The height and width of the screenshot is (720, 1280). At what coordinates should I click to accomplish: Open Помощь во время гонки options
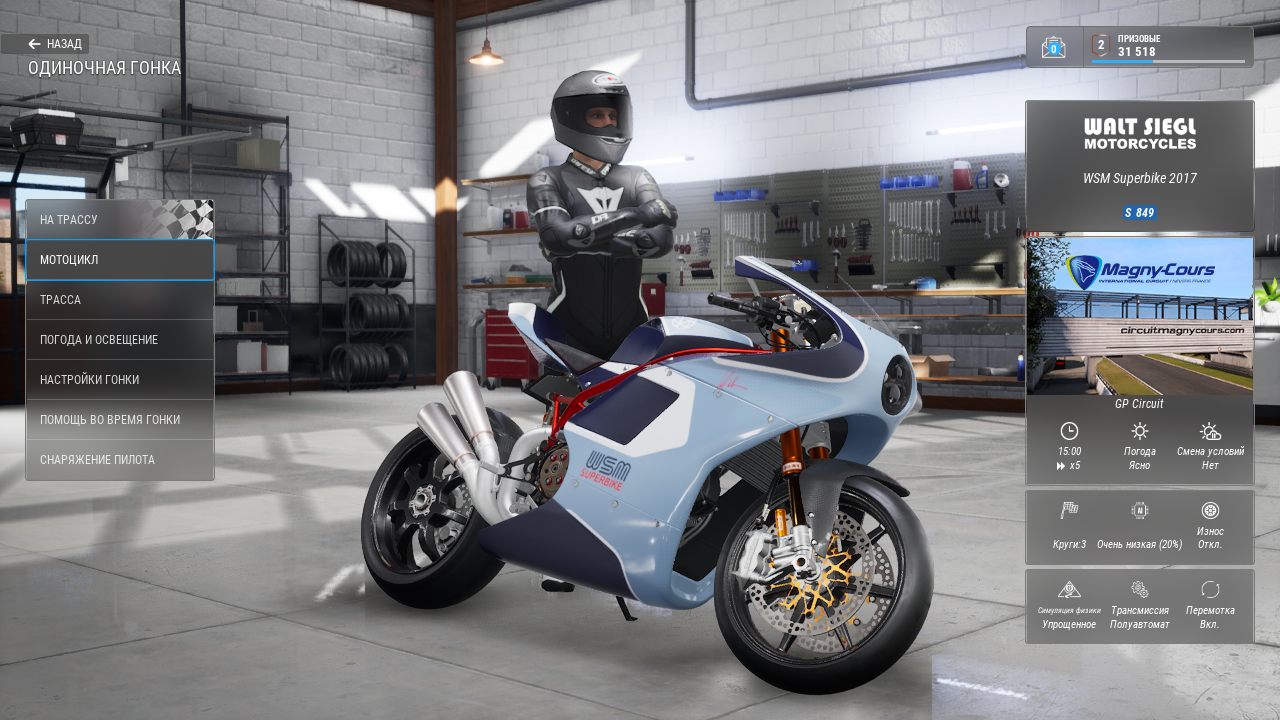(x=119, y=420)
